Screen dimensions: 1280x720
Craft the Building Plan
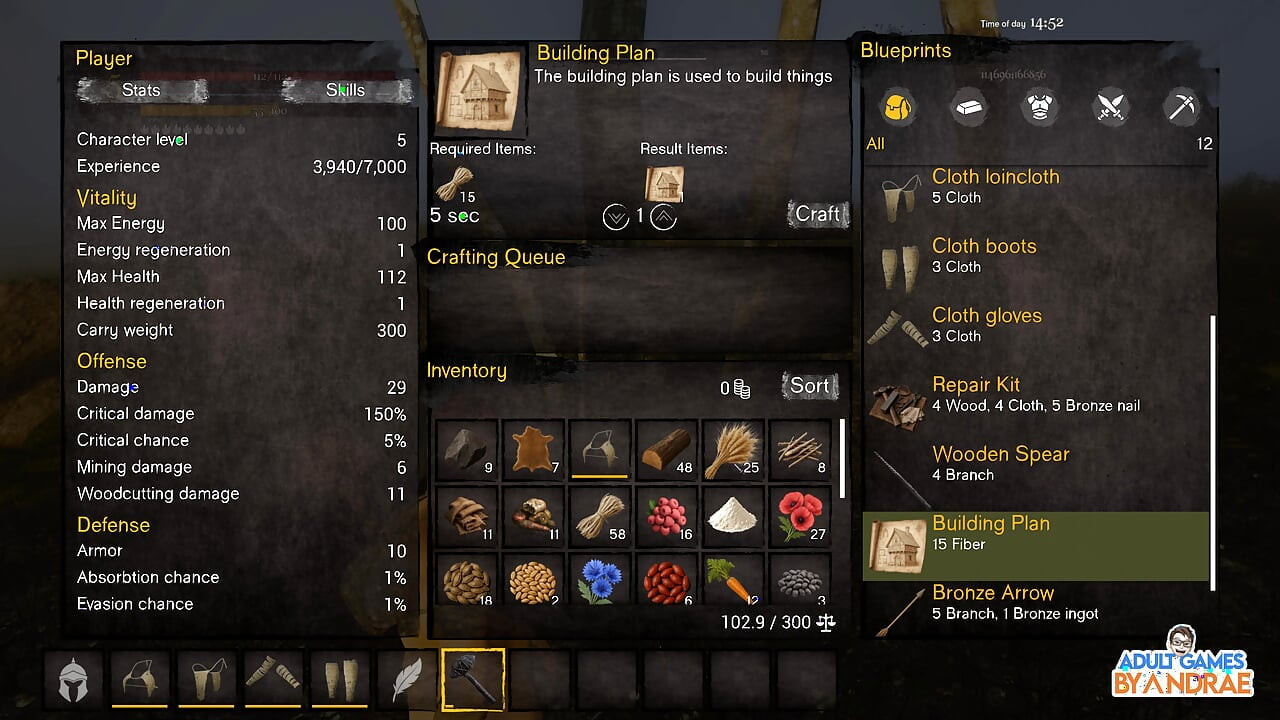817,214
